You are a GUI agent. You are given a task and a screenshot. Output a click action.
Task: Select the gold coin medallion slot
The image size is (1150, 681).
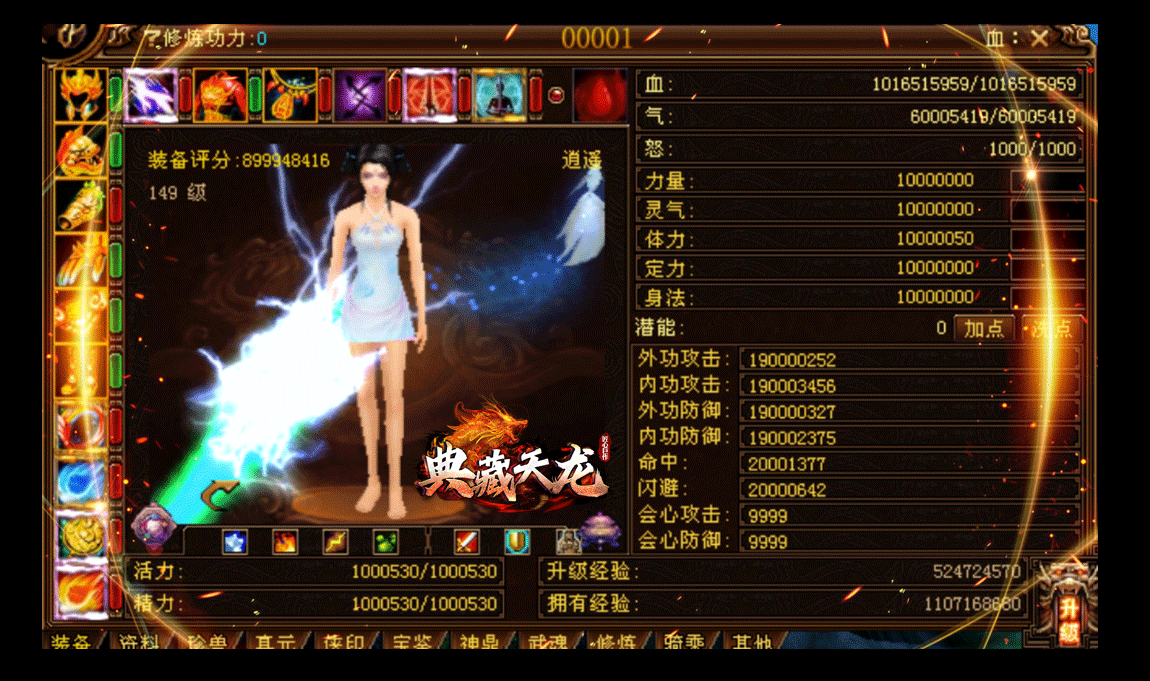click(82, 536)
